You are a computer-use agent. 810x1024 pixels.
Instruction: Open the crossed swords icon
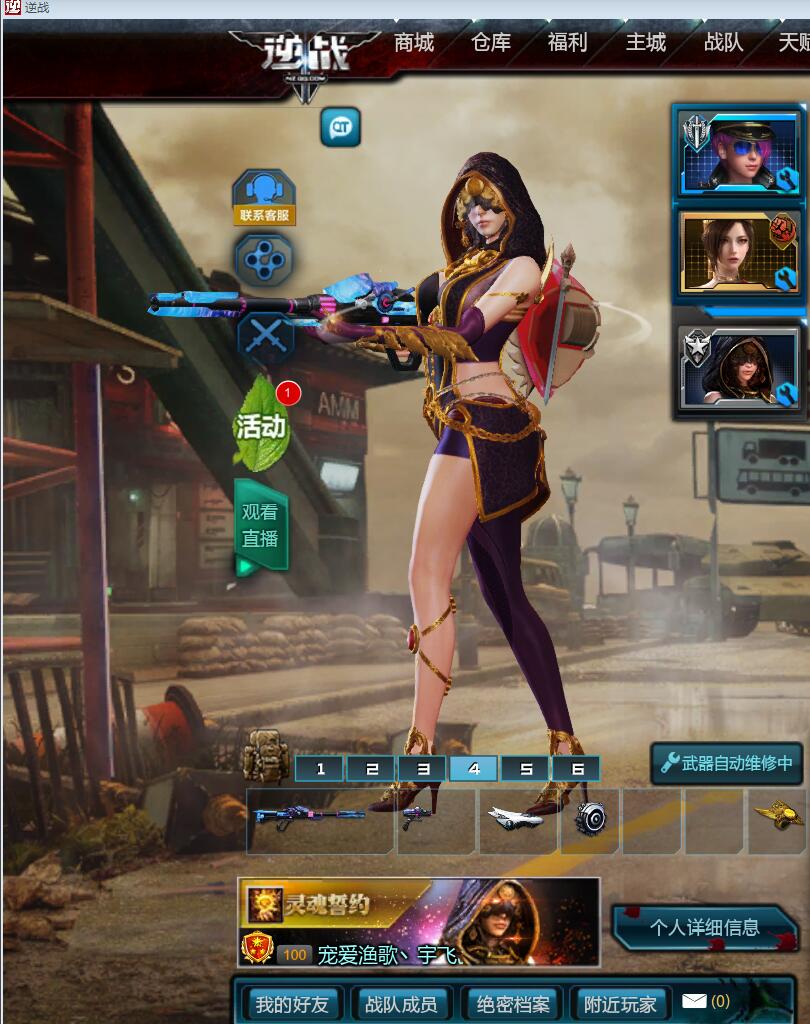click(265, 338)
